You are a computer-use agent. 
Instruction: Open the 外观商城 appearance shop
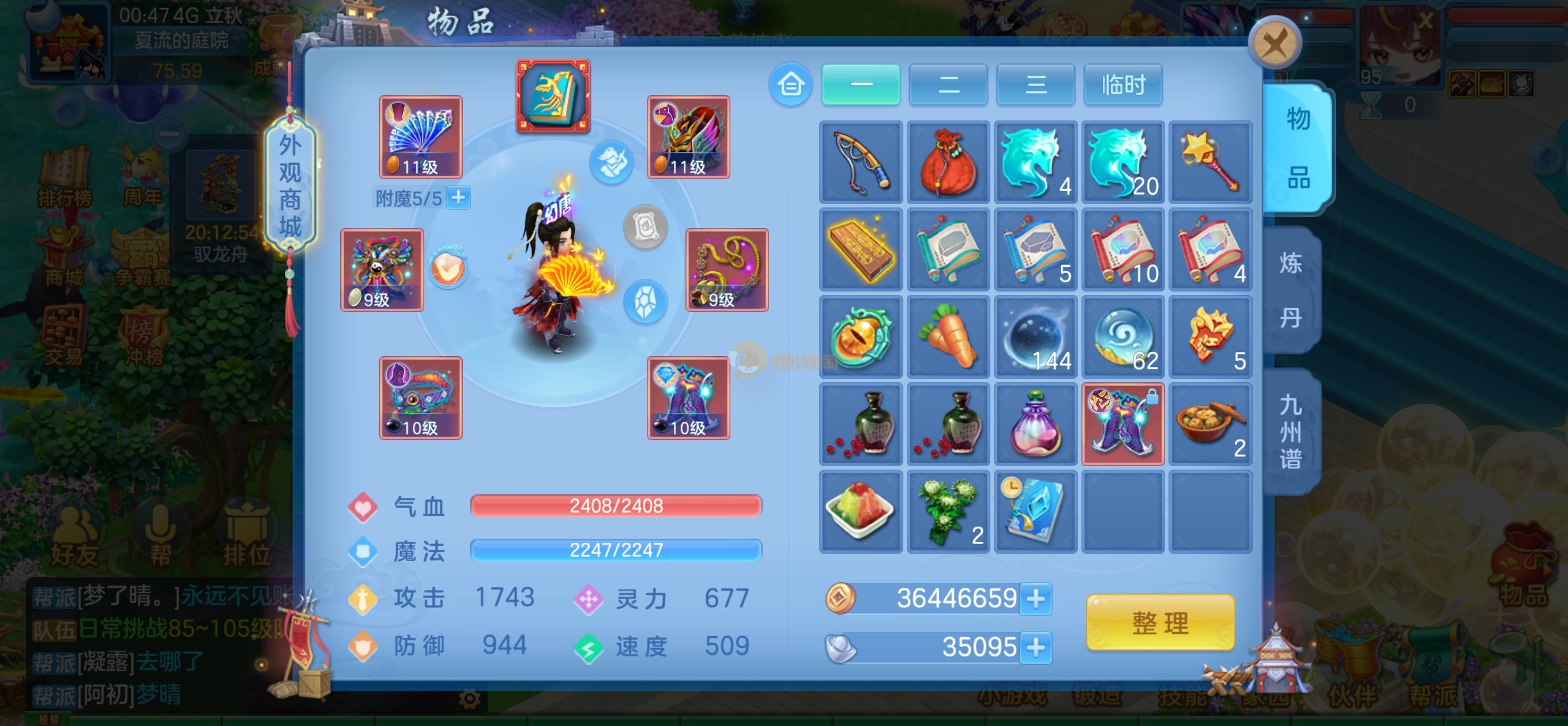click(291, 185)
